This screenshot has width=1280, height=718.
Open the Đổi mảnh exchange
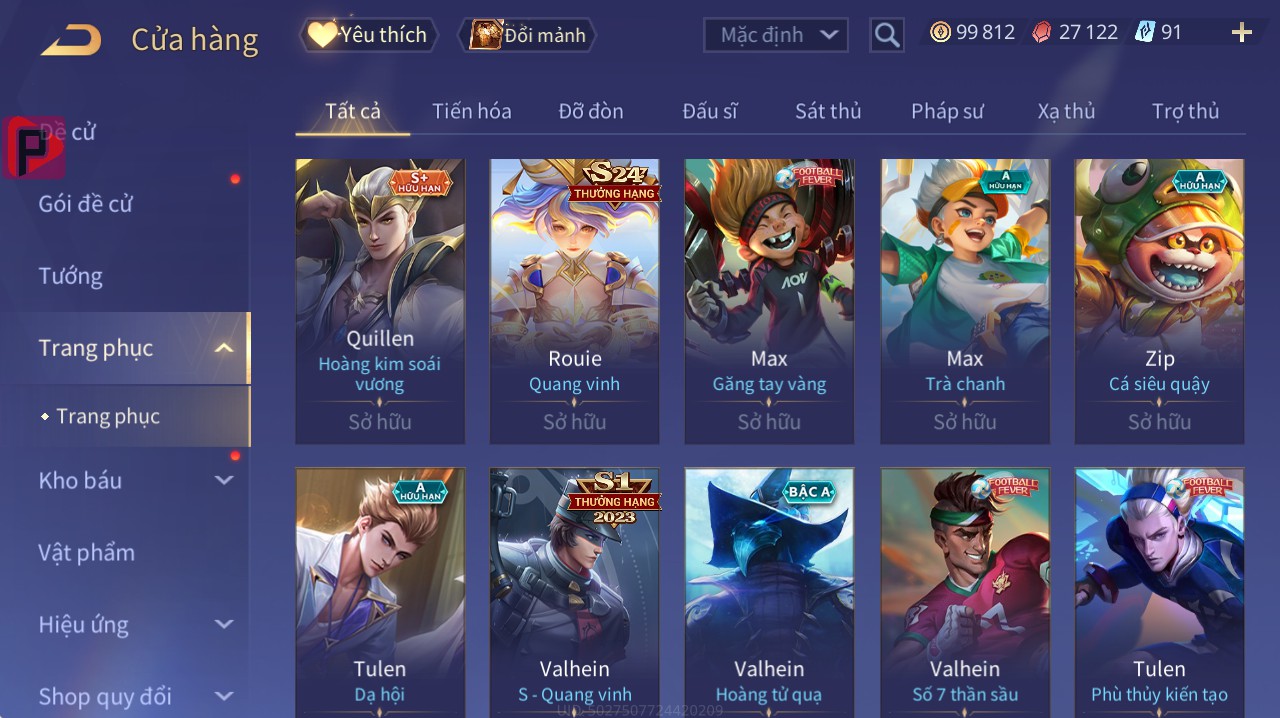(x=528, y=35)
